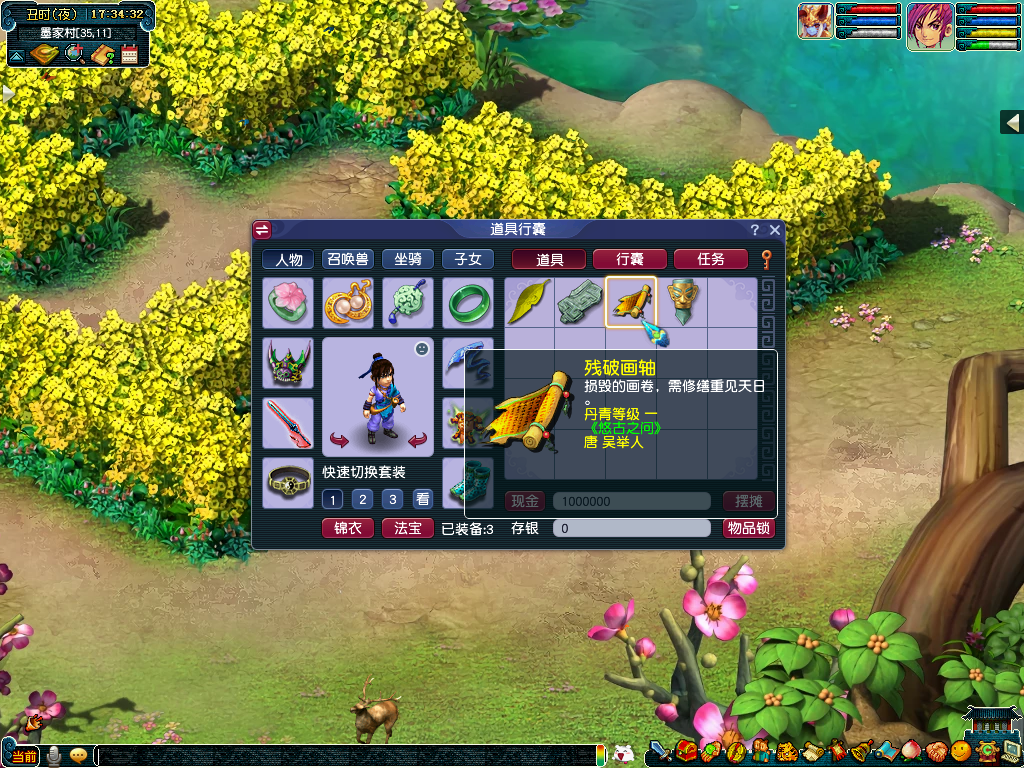The height and width of the screenshot is (768, 1024).
Task: Open the 锦衣 costume panel
Action: (348, 528)
